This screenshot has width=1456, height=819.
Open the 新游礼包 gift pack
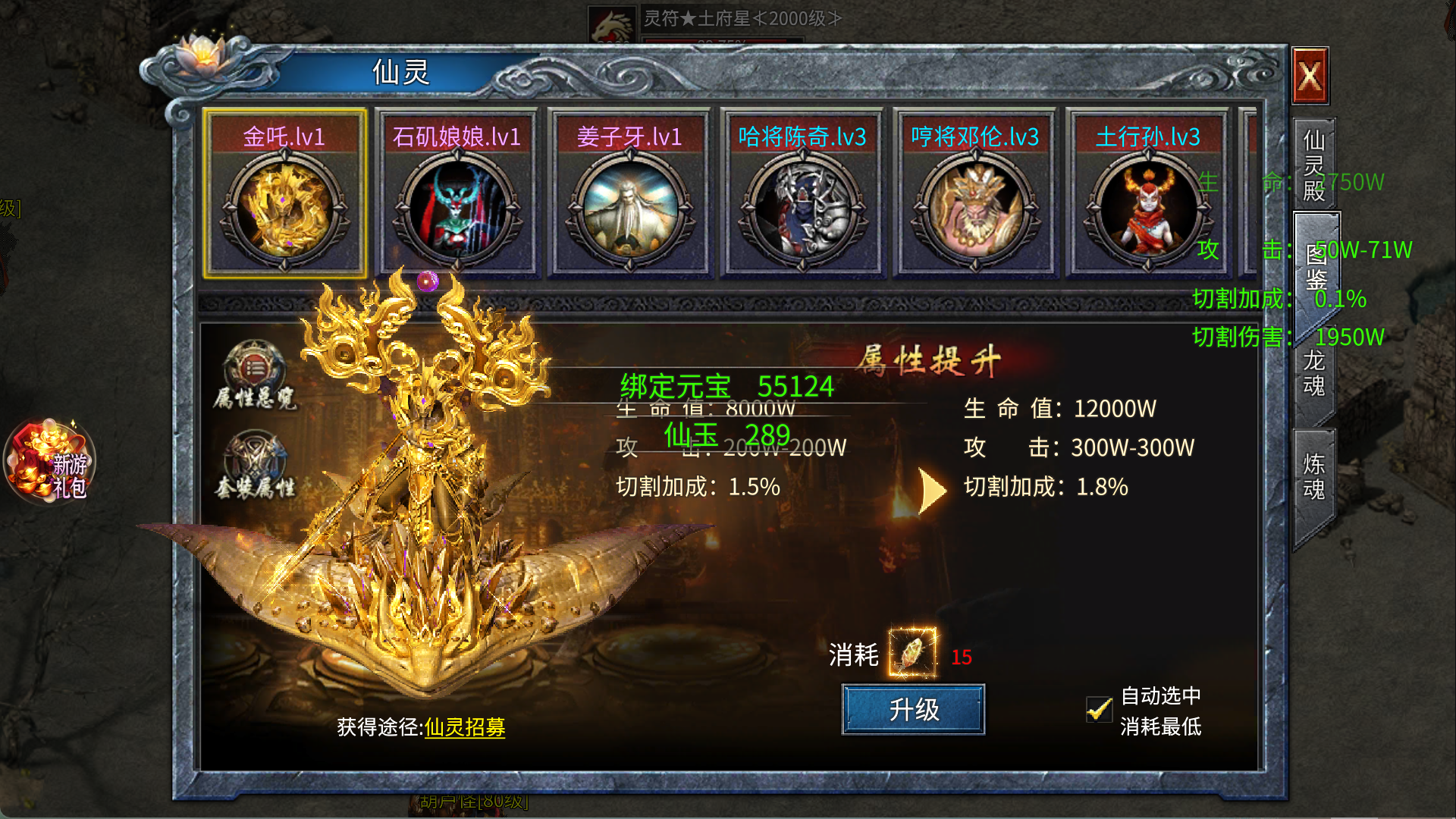tap(50, 461)
